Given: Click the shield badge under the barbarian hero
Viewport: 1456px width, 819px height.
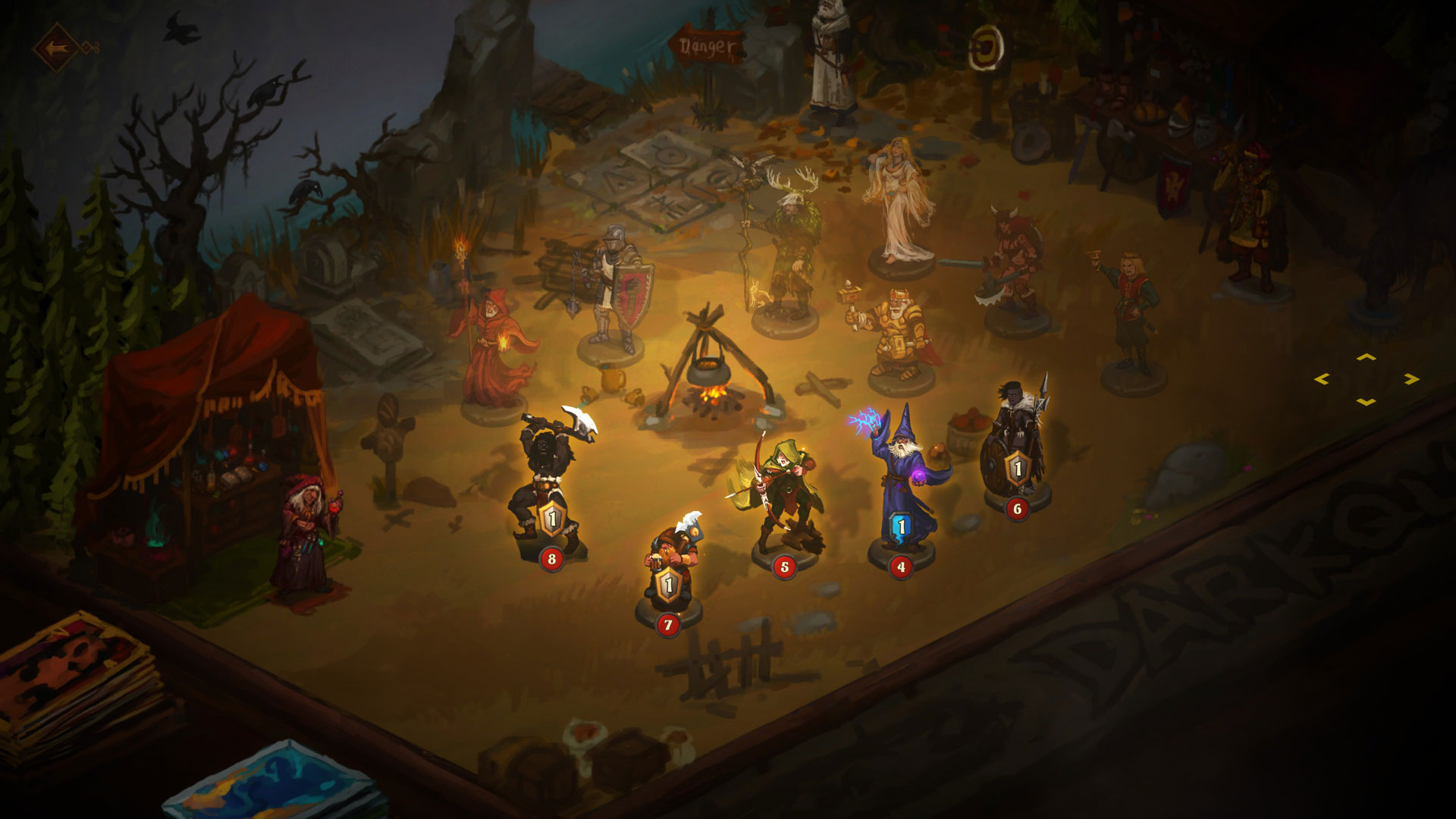Looking at the screenshot, I should [551, 519].
